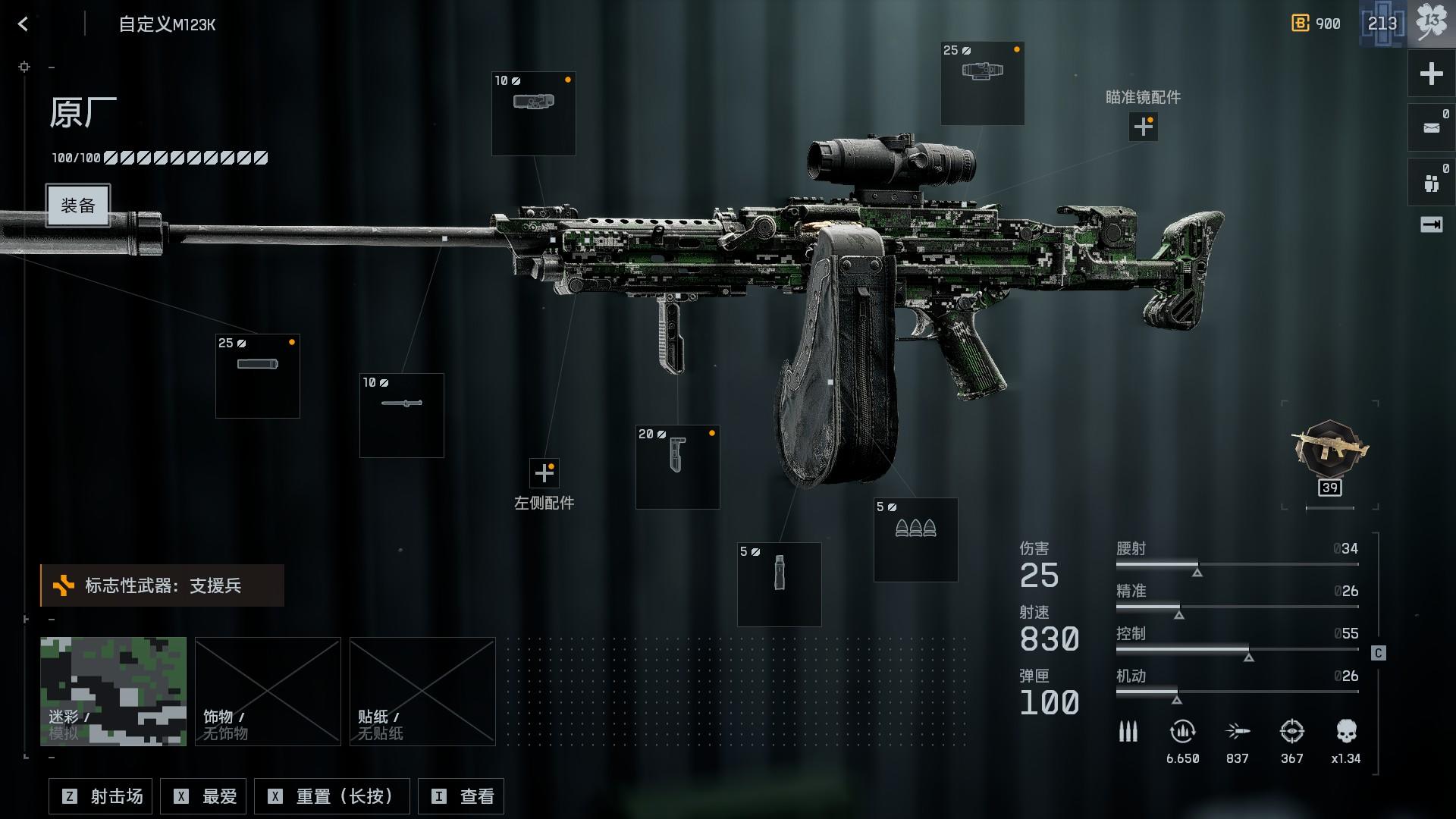Open the 迷彩 camouflage slot
The height and width of the screenshot is (819, 1456).
pyautogui.click(x=113, y=691)
